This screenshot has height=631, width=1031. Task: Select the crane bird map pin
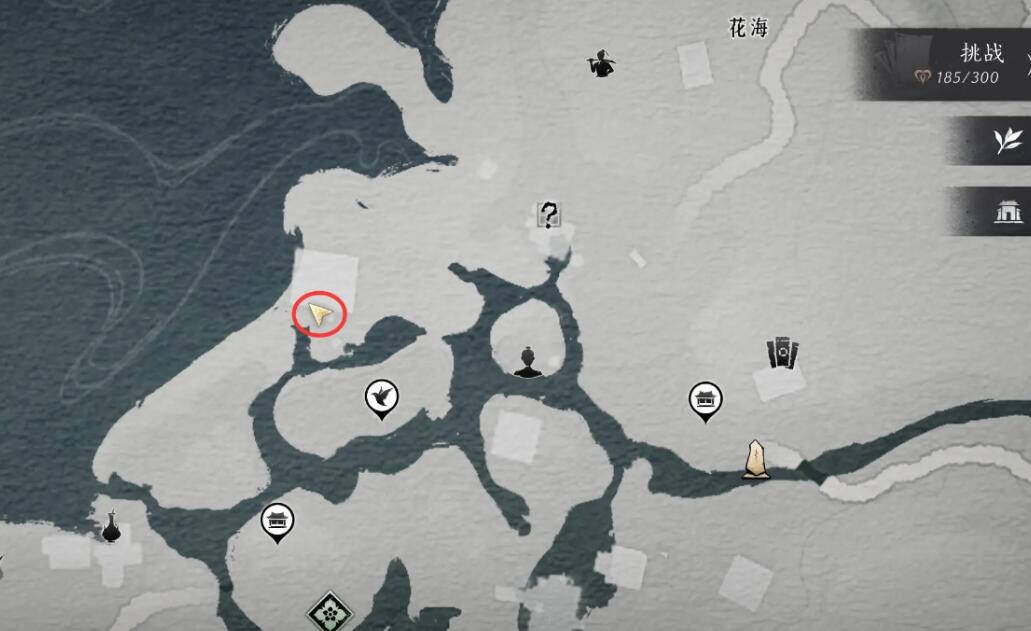point(381,397)
